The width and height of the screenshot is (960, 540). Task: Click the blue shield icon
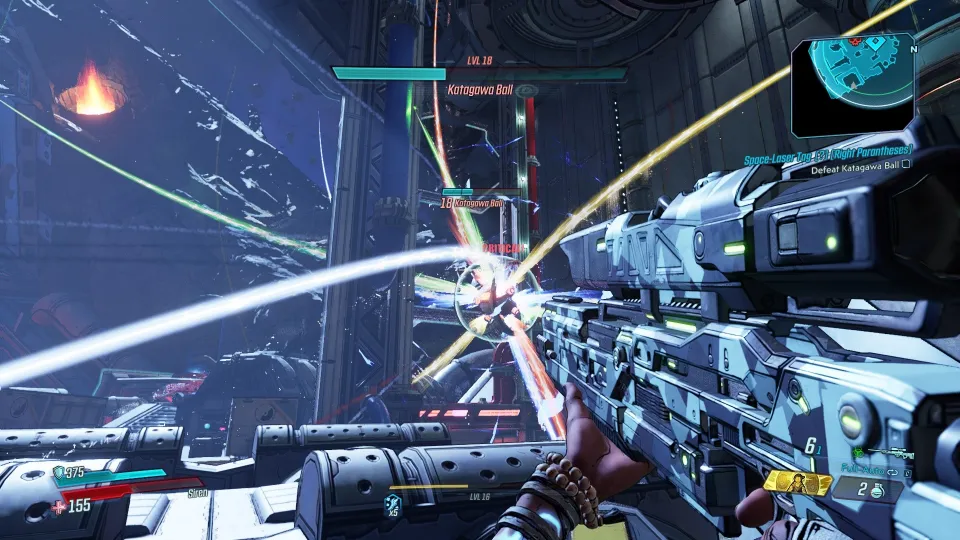(x=59, y=472)
